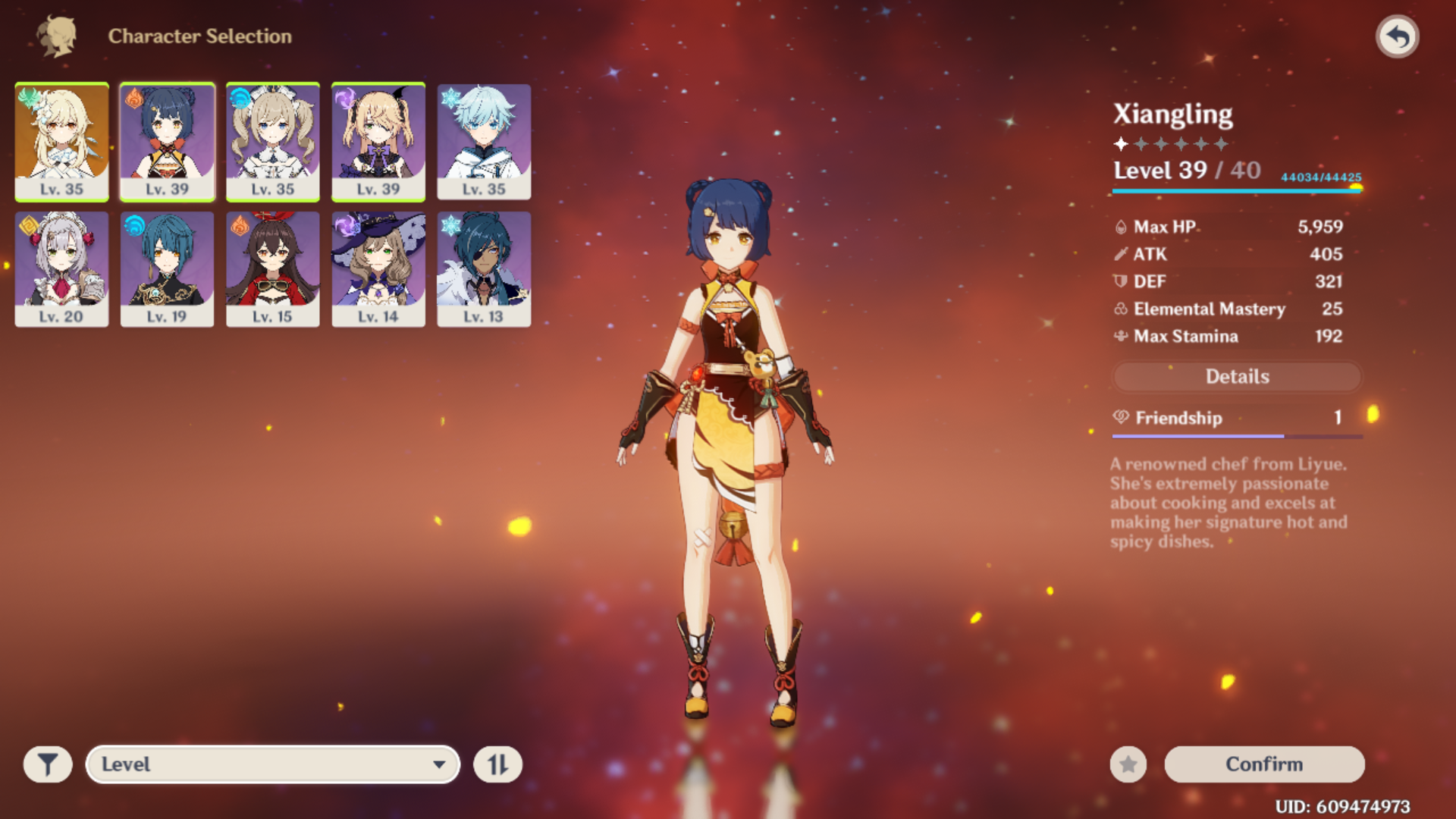Open Xiangling's stat Details

coord(1237,377)
